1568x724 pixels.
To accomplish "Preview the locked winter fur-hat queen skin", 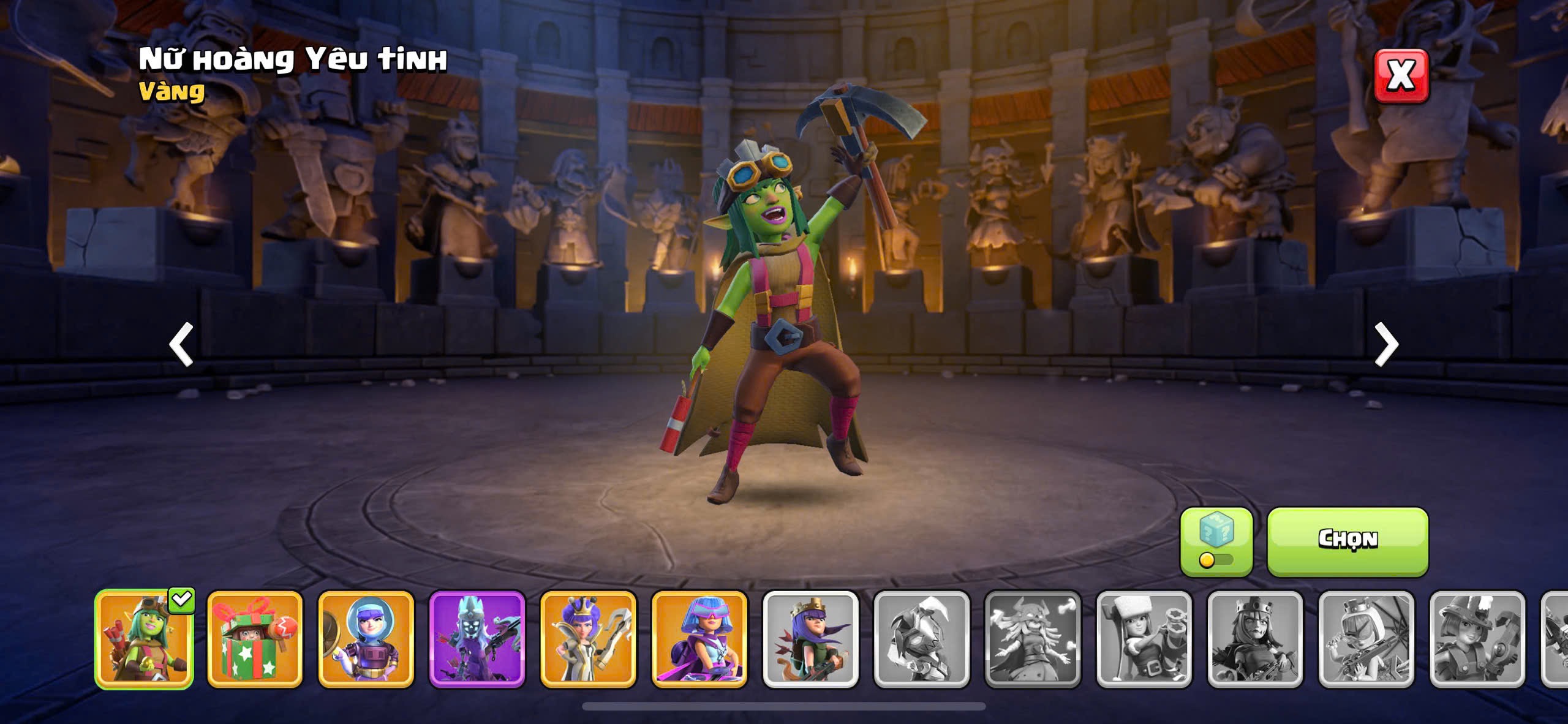I will (1144, 639).
